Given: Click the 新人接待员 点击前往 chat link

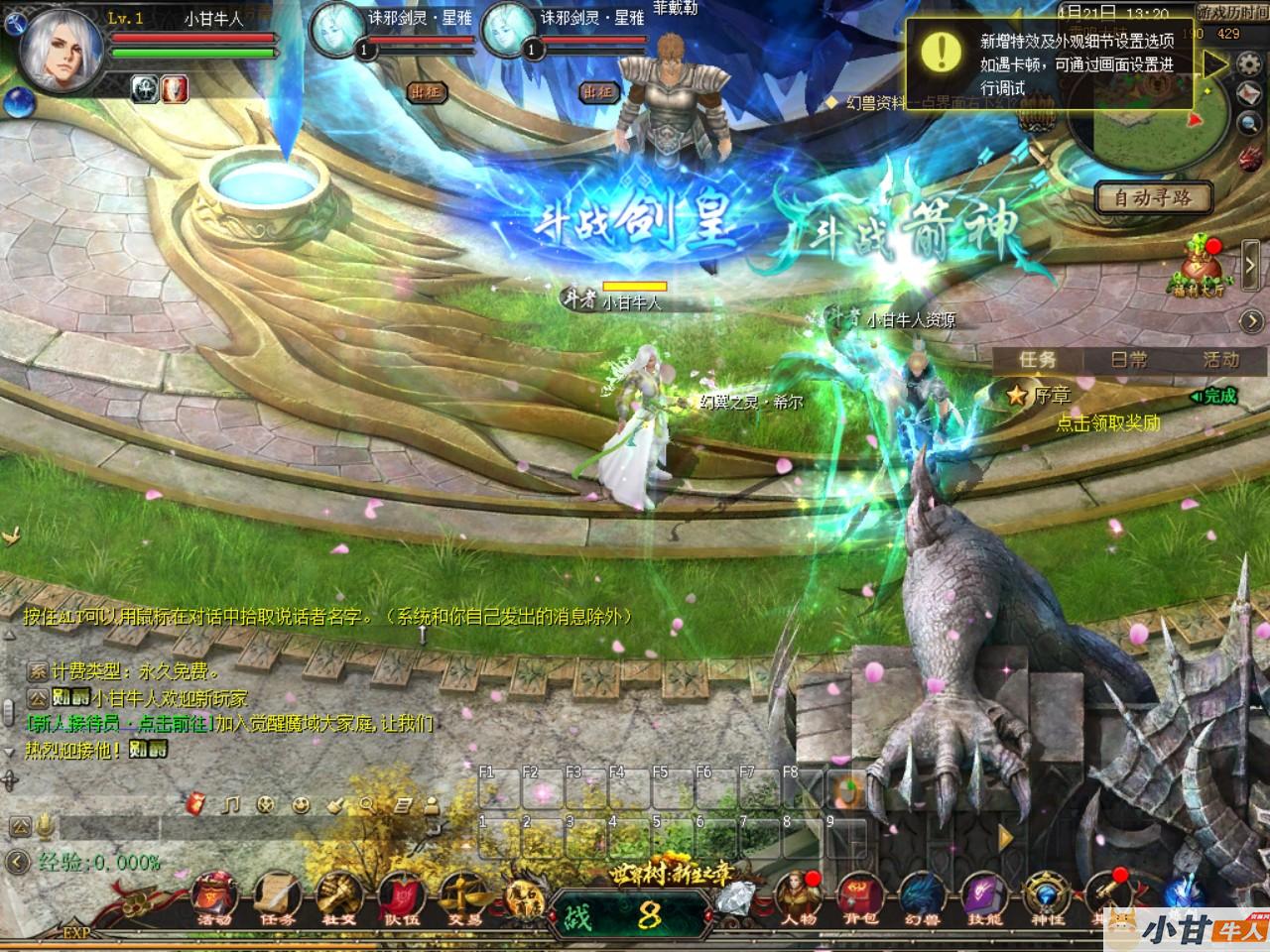Looking at the screenshot, I should click(120, 724).
